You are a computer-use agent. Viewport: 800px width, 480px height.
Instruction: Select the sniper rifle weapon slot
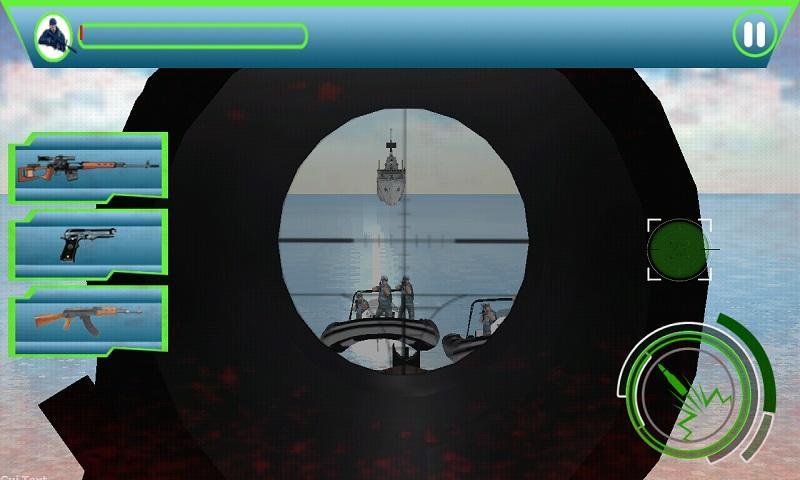point(88,167)
